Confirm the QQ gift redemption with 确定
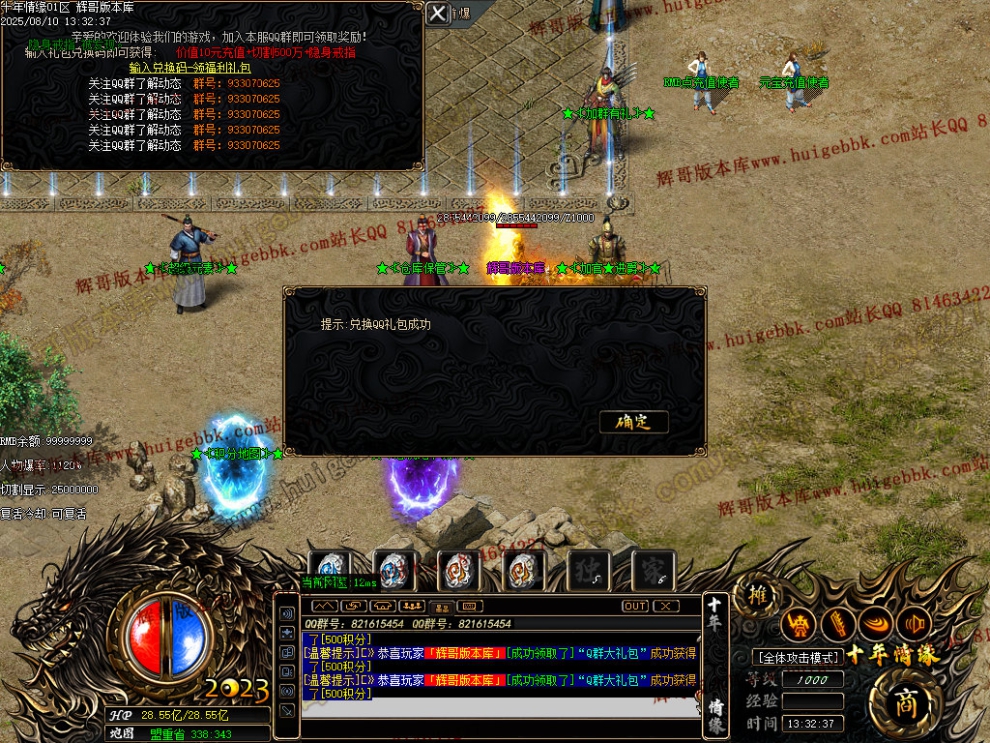 [633, 422]
